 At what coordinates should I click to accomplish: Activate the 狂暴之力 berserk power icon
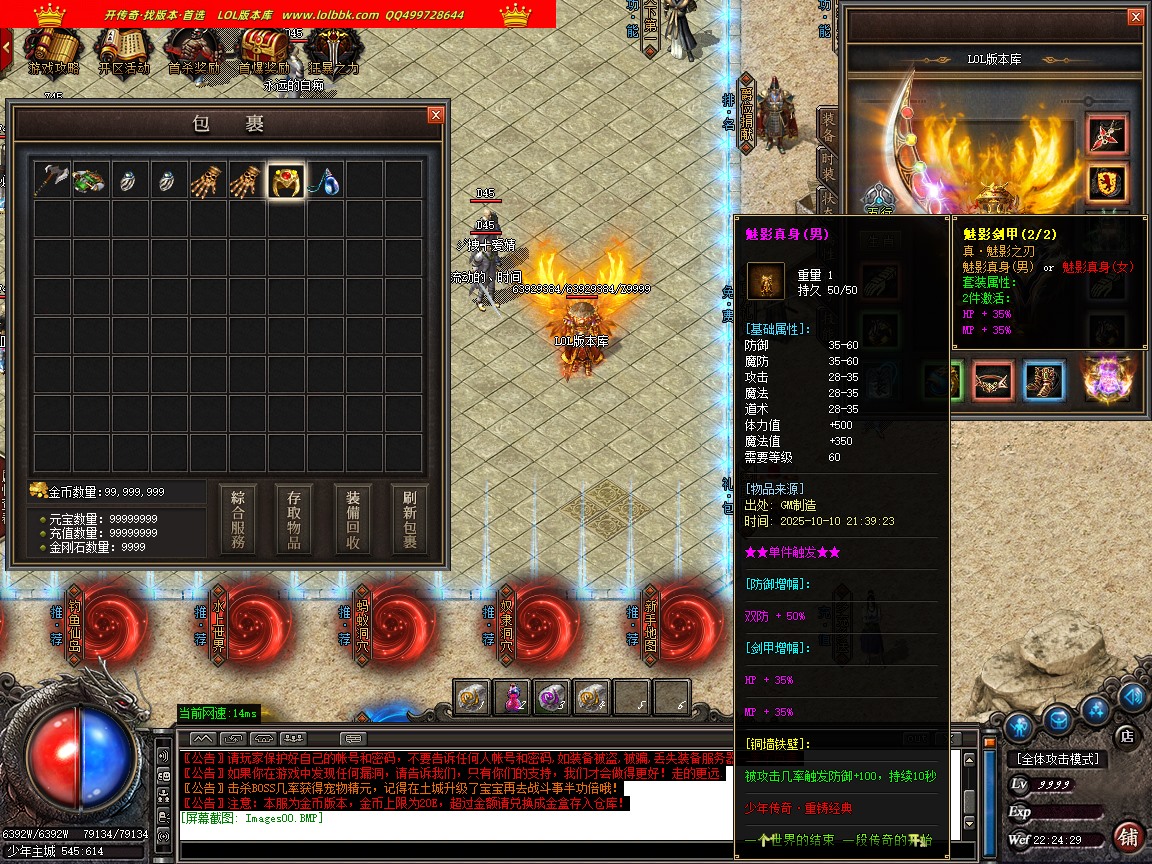tap(332, 50)
